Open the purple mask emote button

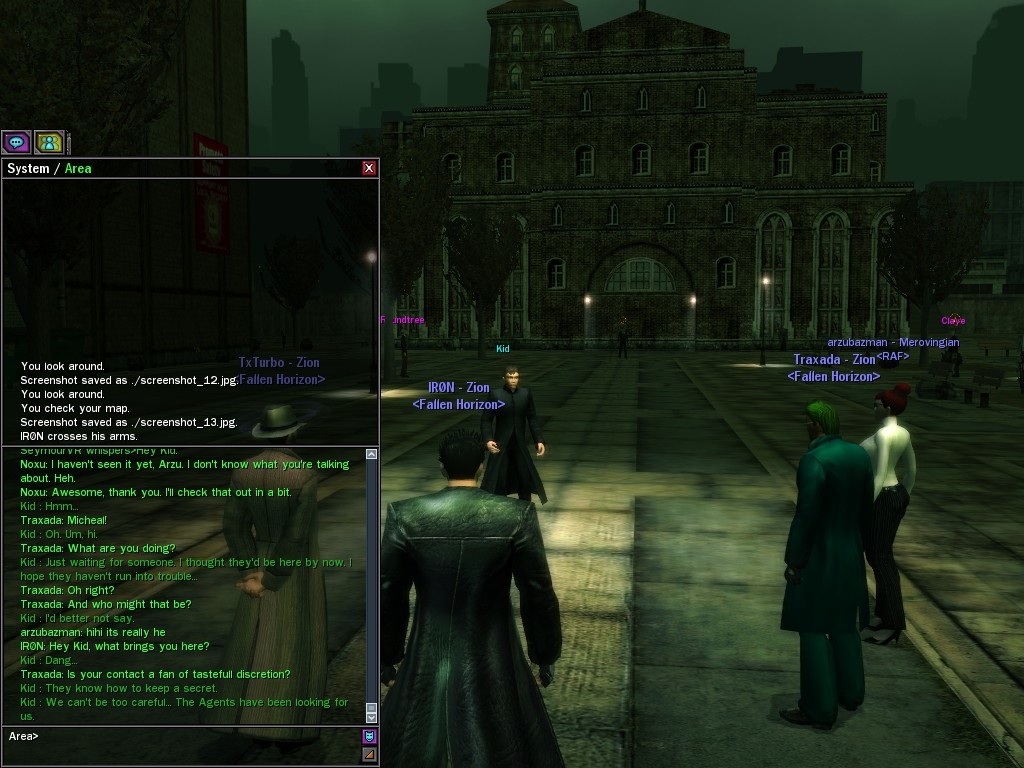(369, 737)
